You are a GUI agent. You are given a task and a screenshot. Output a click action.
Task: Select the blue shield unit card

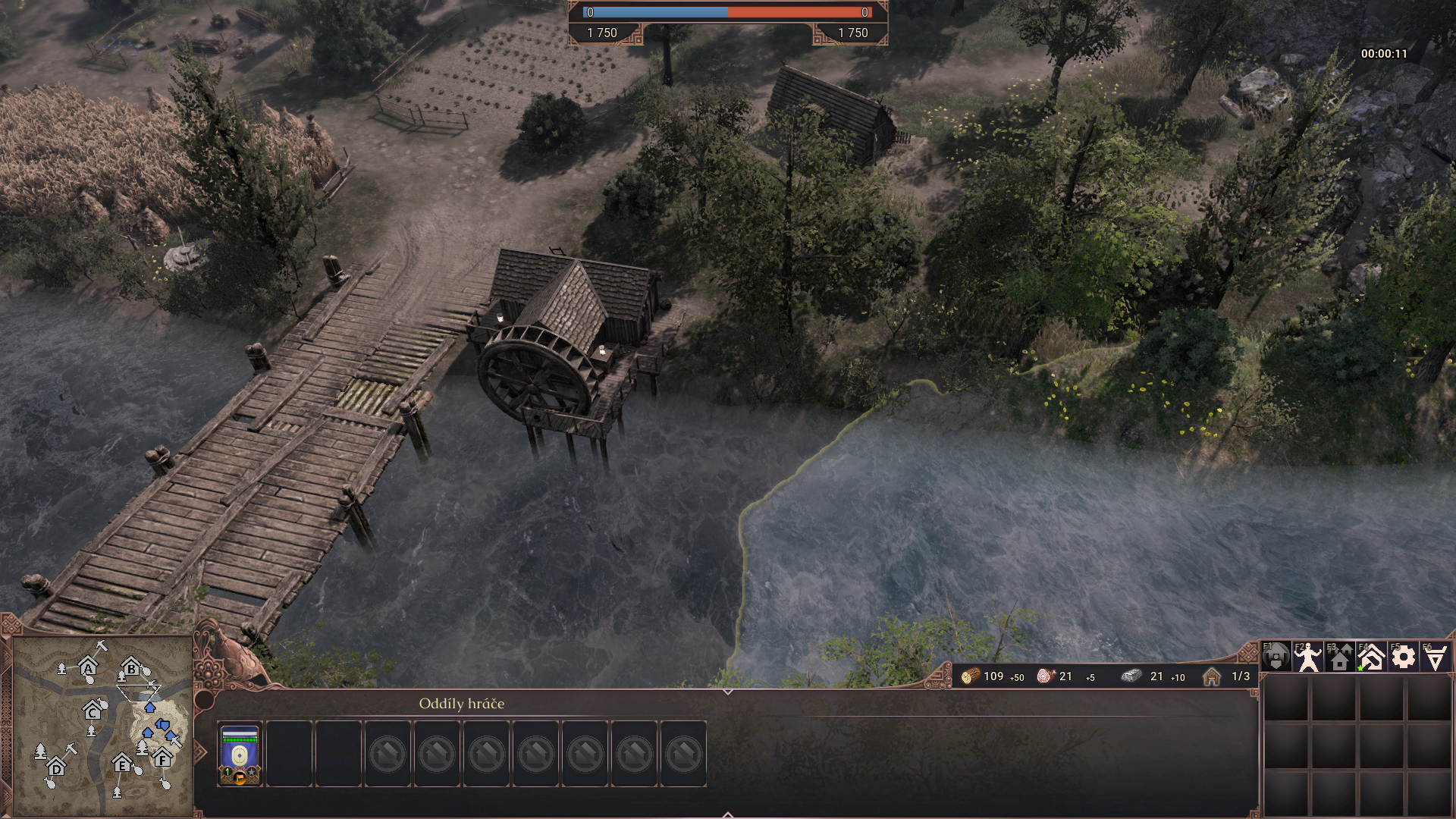240,754
